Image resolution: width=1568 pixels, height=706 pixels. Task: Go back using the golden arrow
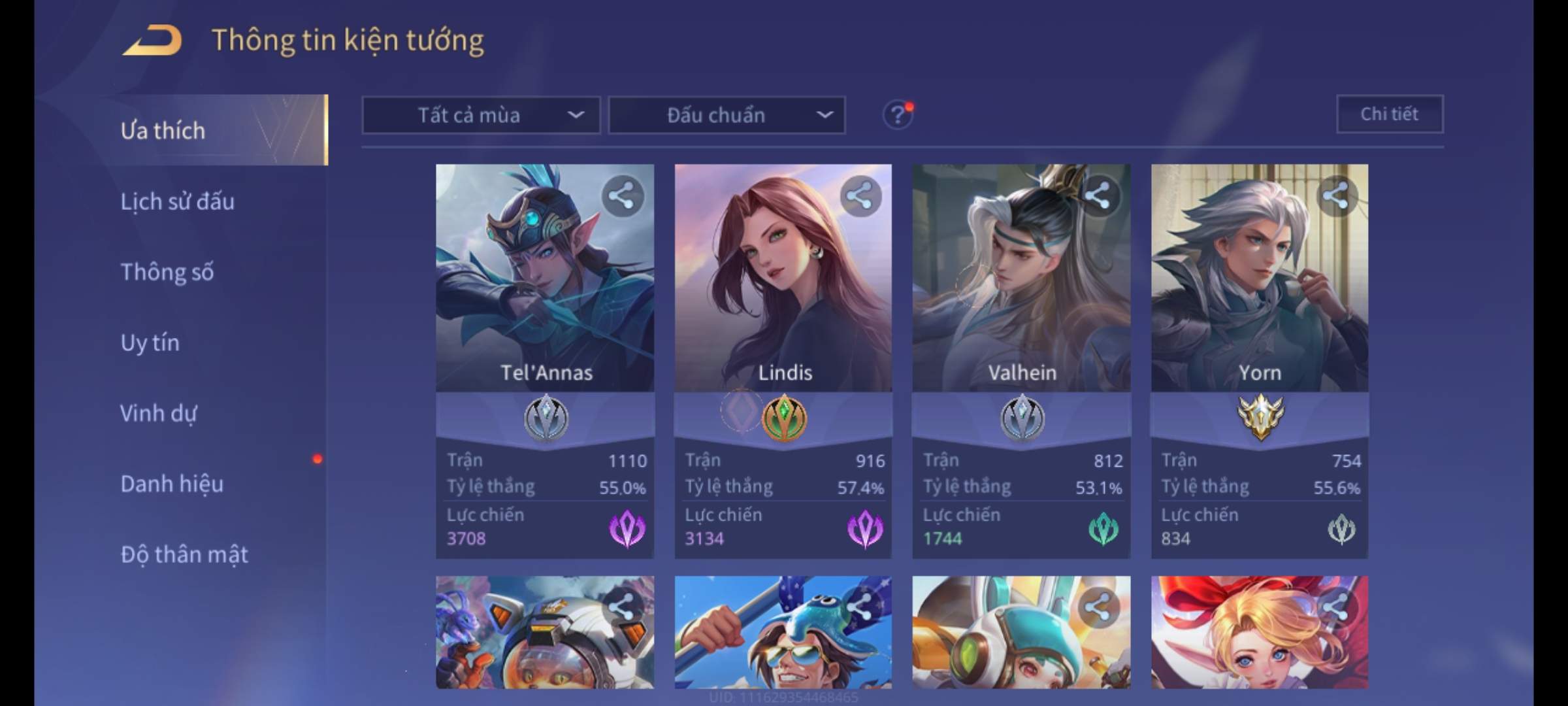[x=152, y=41]
